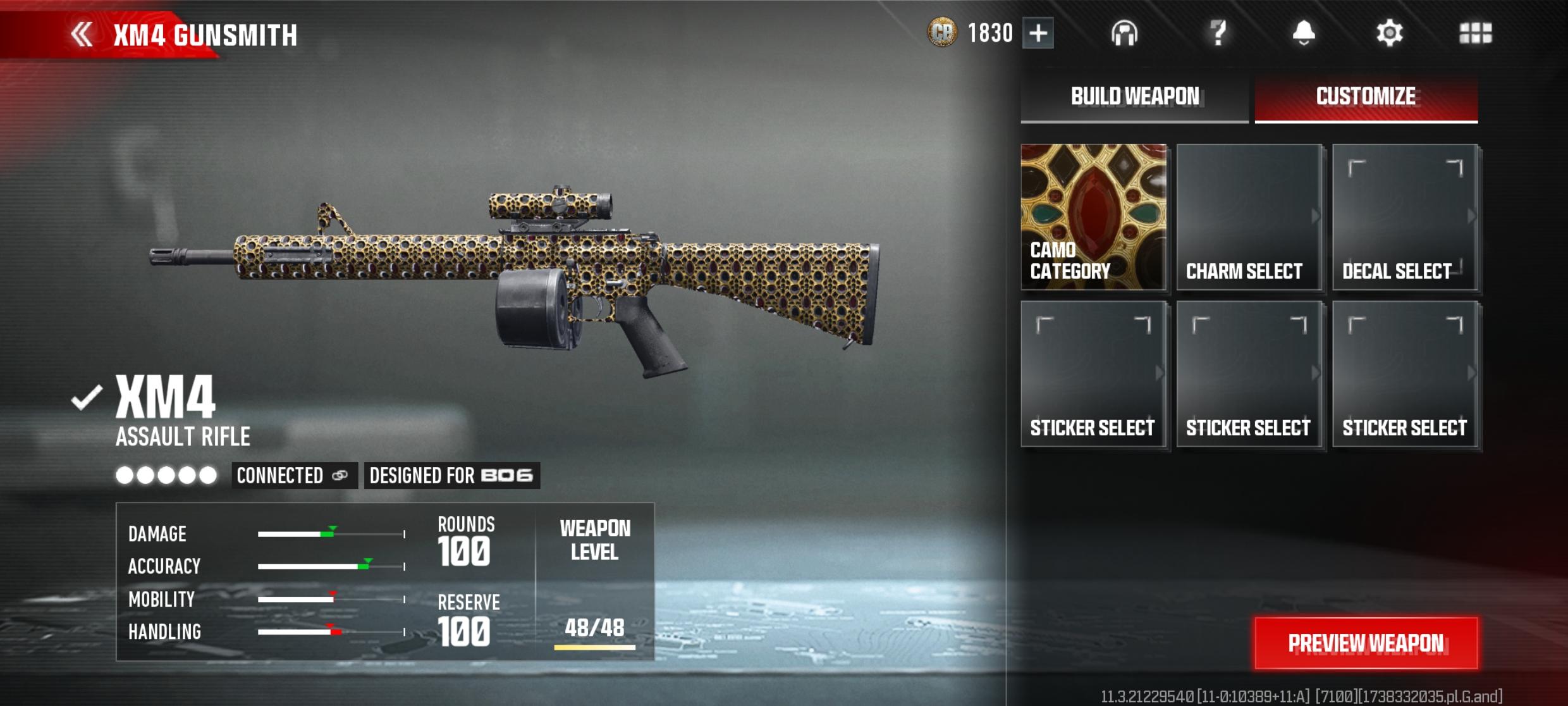Go back using the double-arrow button
This screenshot has width=1568, height=706.
(82, 34)
